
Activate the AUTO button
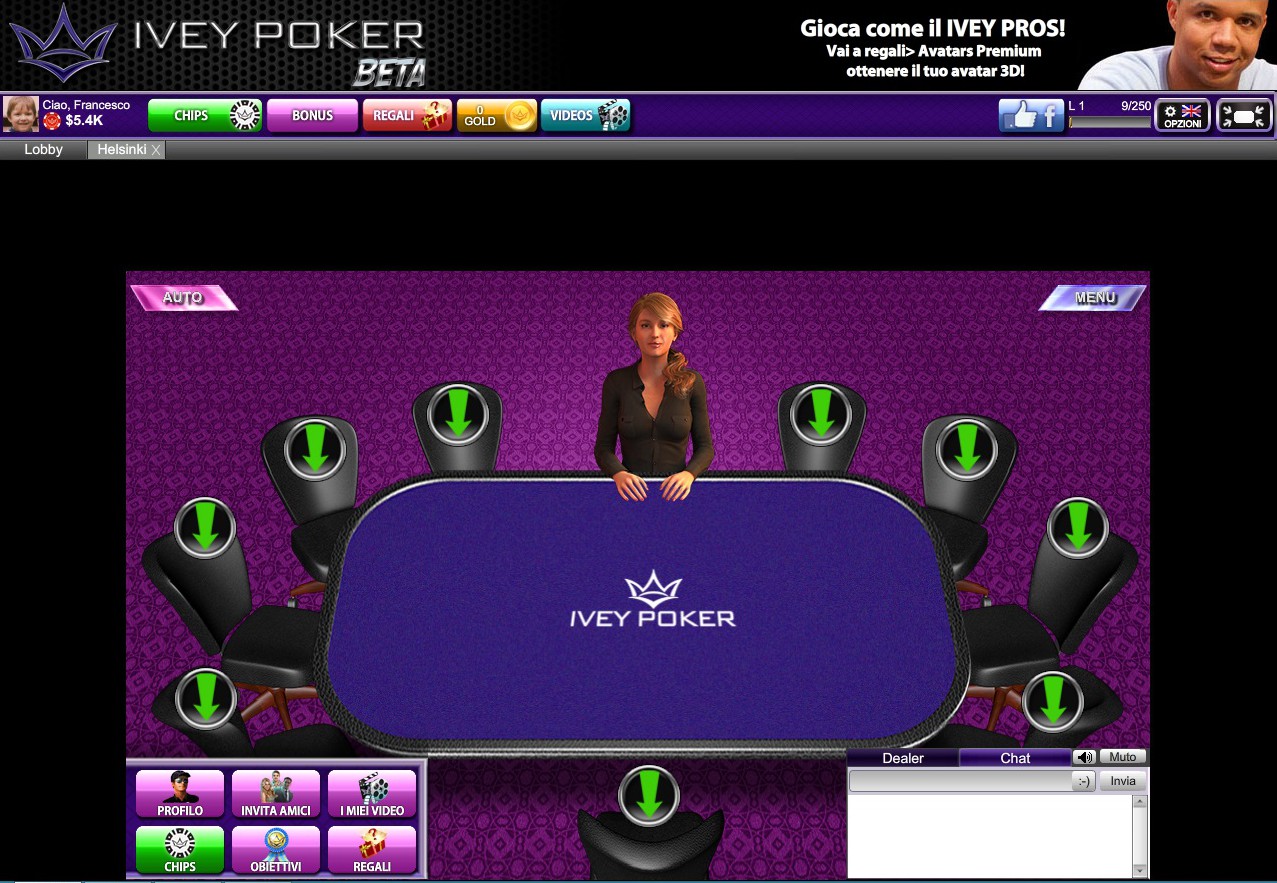183,297
